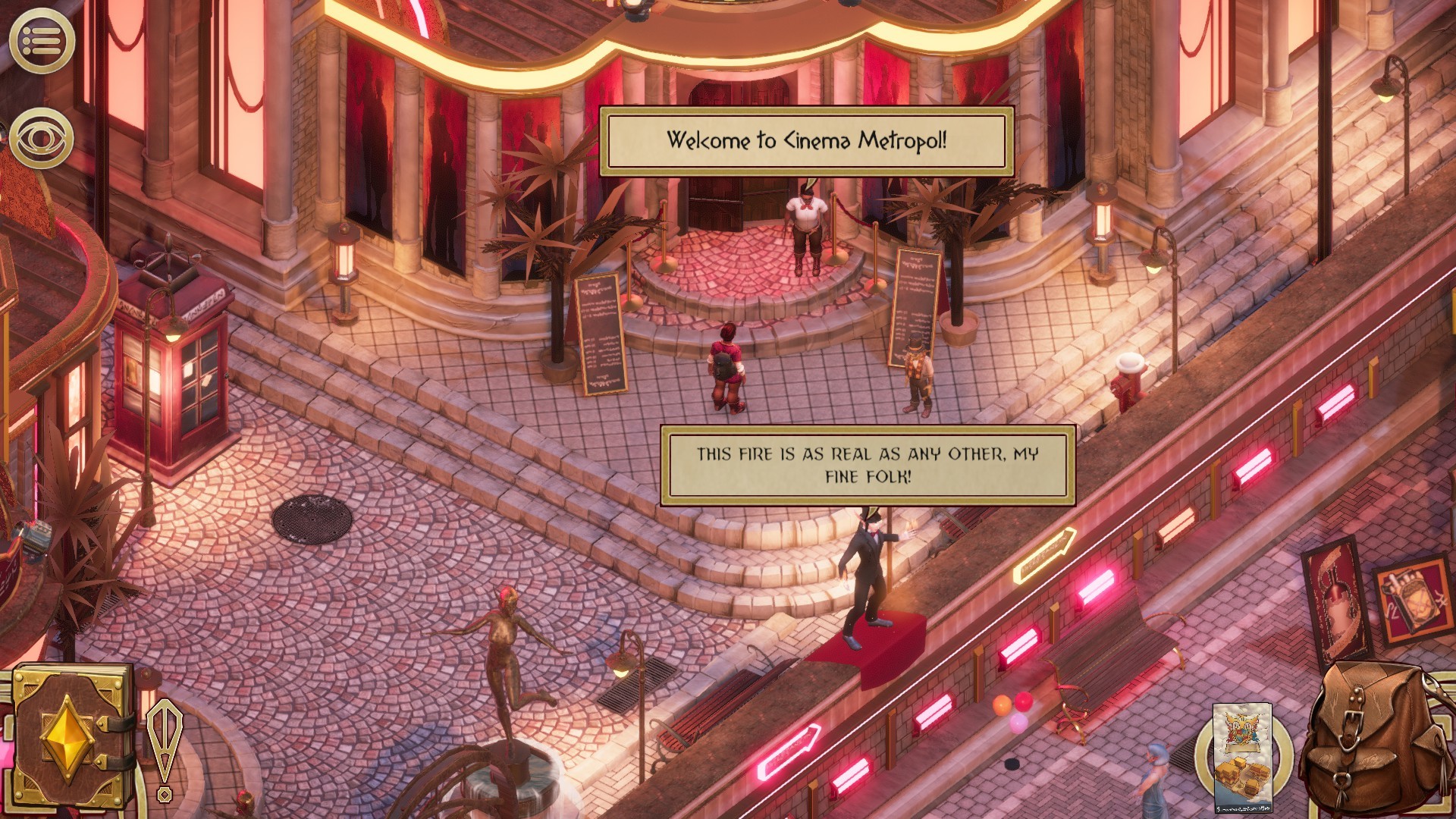Dismiss the Welcome to Cinema Metropol banner

pyautogui.click(x=806, y=140)
